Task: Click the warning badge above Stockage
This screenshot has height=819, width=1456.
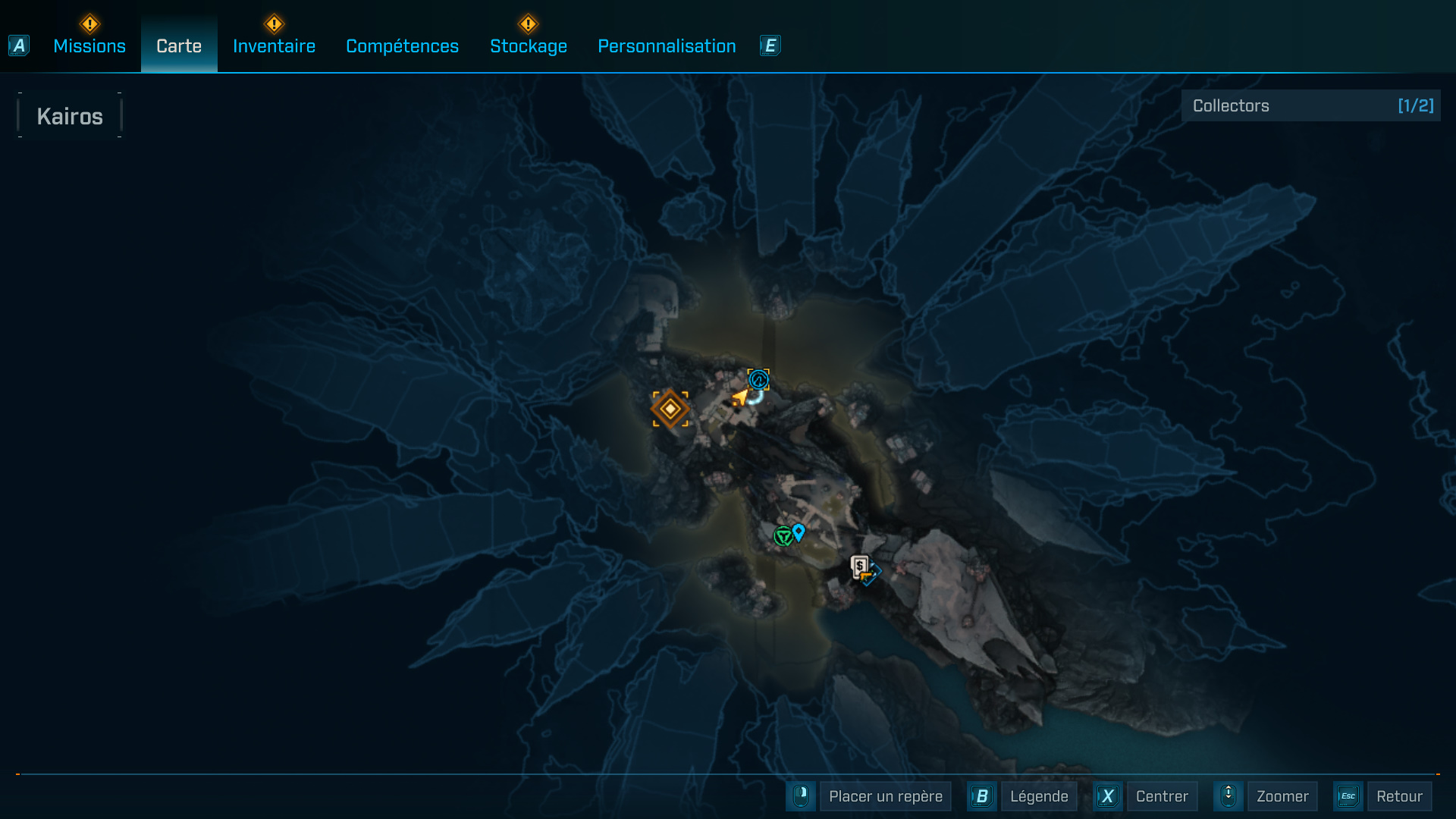Action: pyautogui.click(x=529, y=23)
